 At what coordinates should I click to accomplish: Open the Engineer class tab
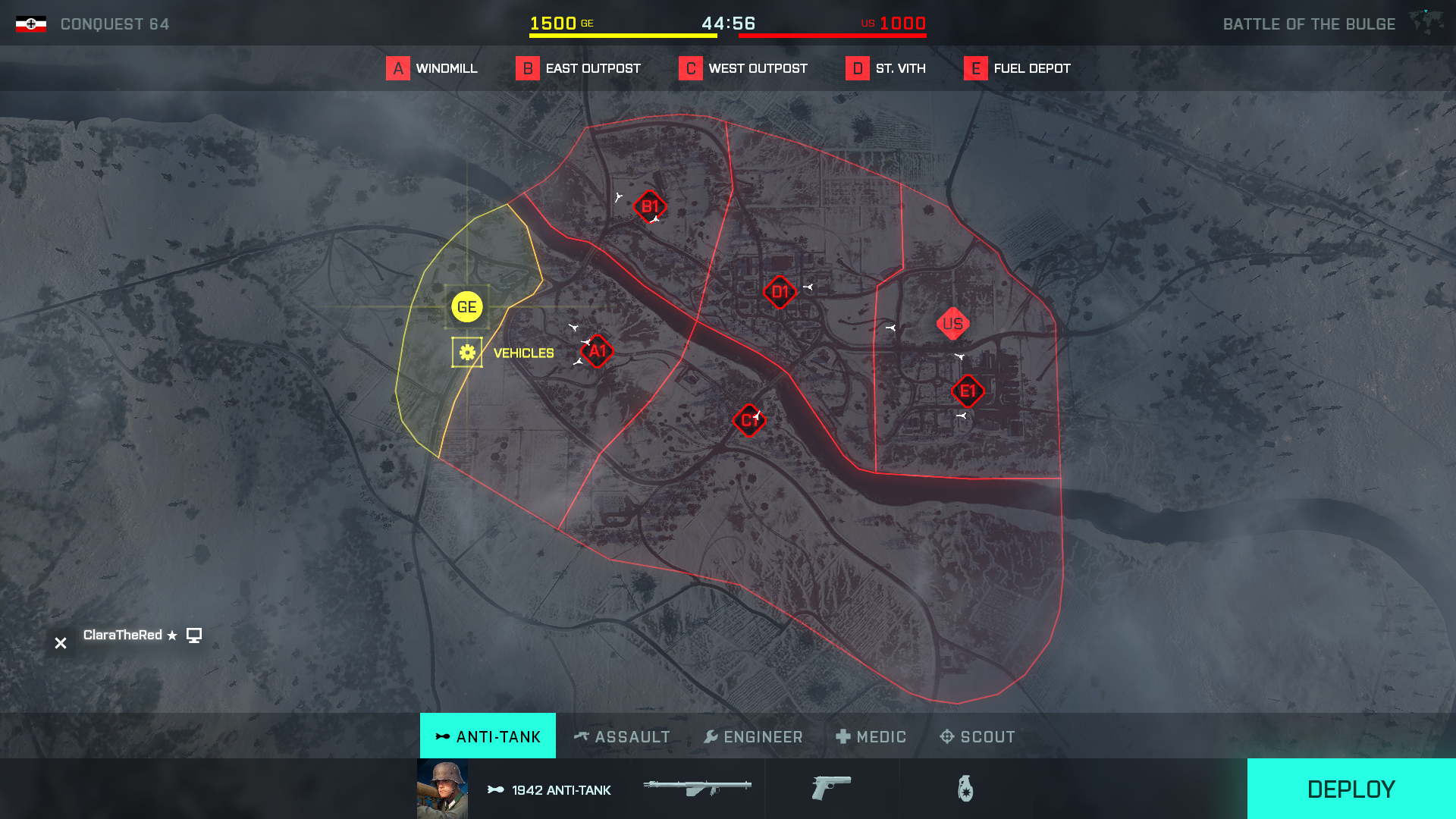753,736
